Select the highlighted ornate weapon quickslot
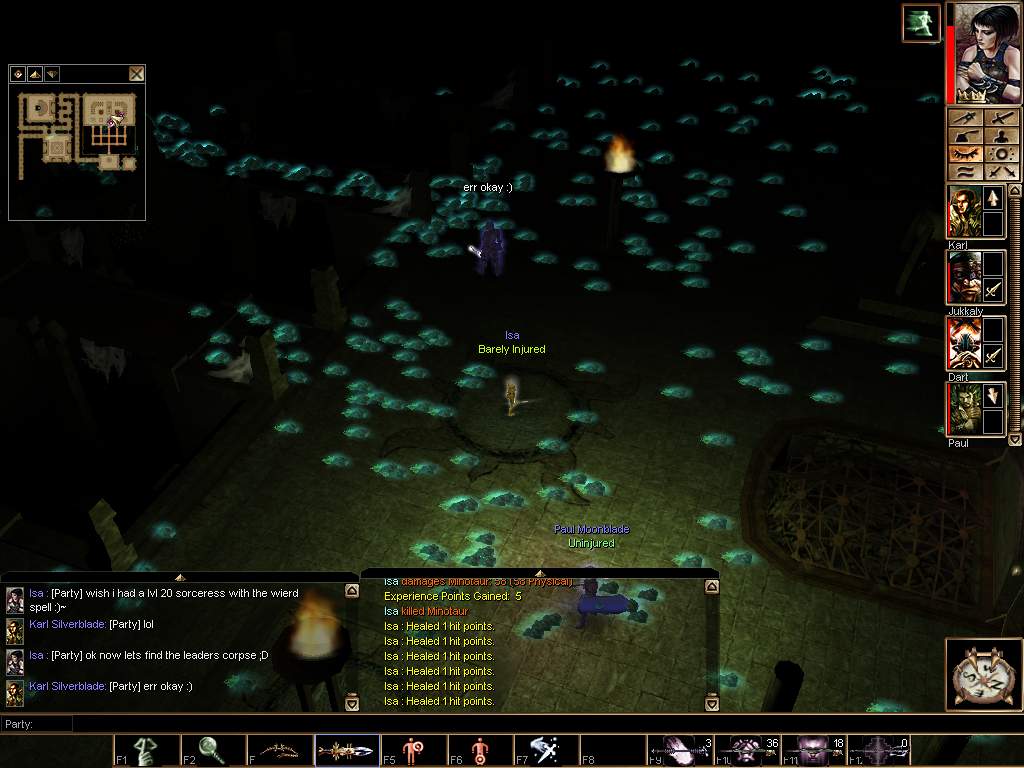 (346, 751)
